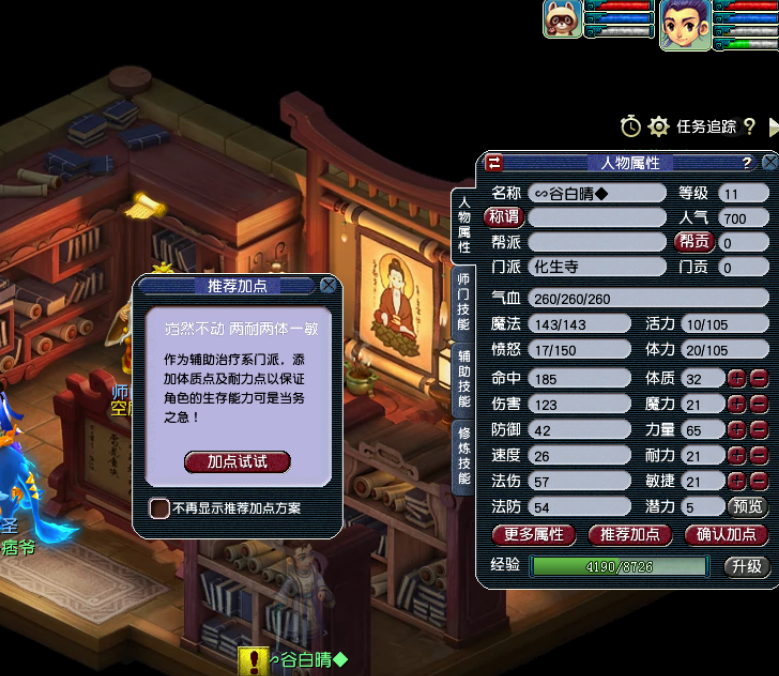
Task: Click the 加点试试 button
Action: [x=237, y=461]
